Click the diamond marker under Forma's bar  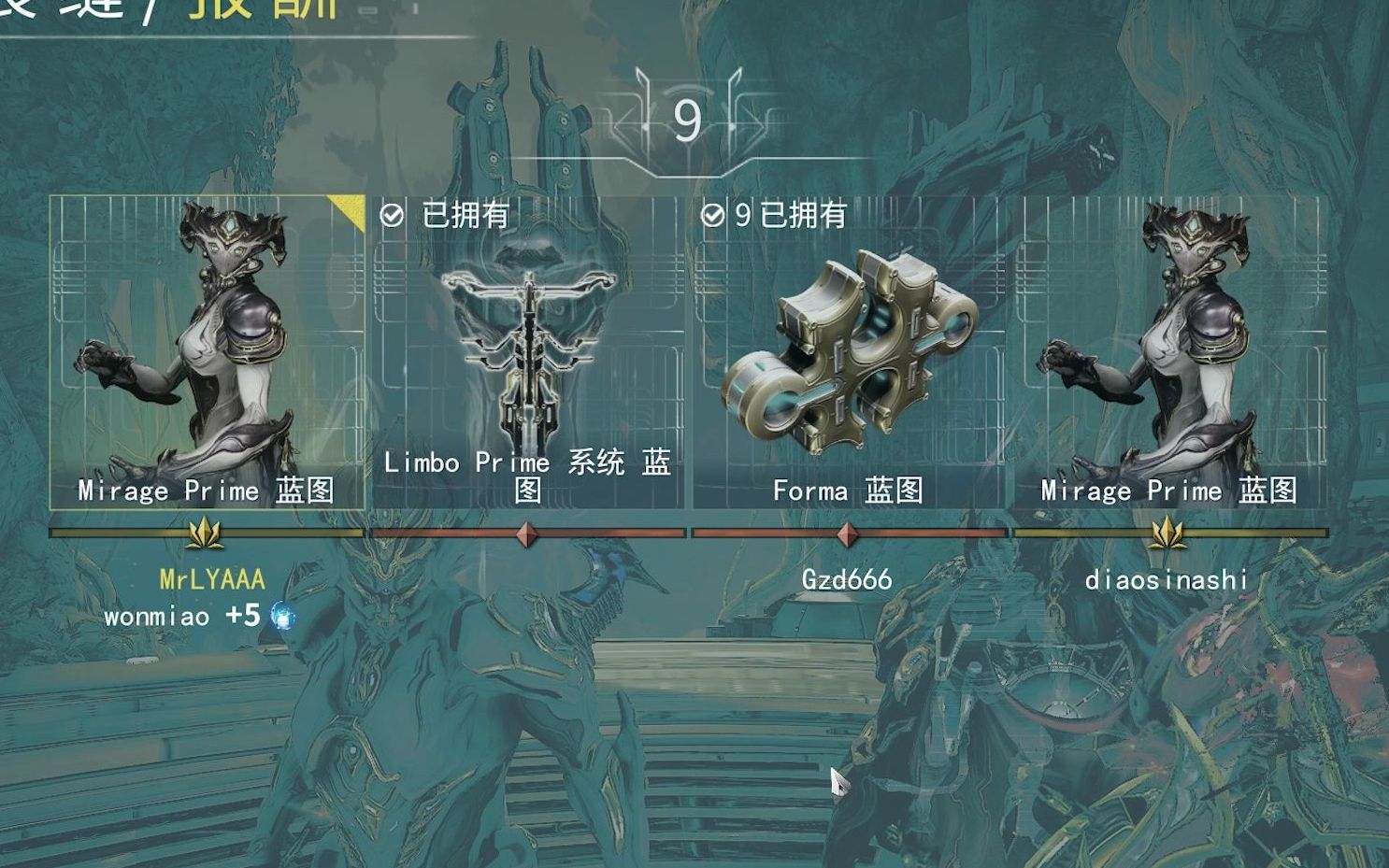click(x=850, y=534)
